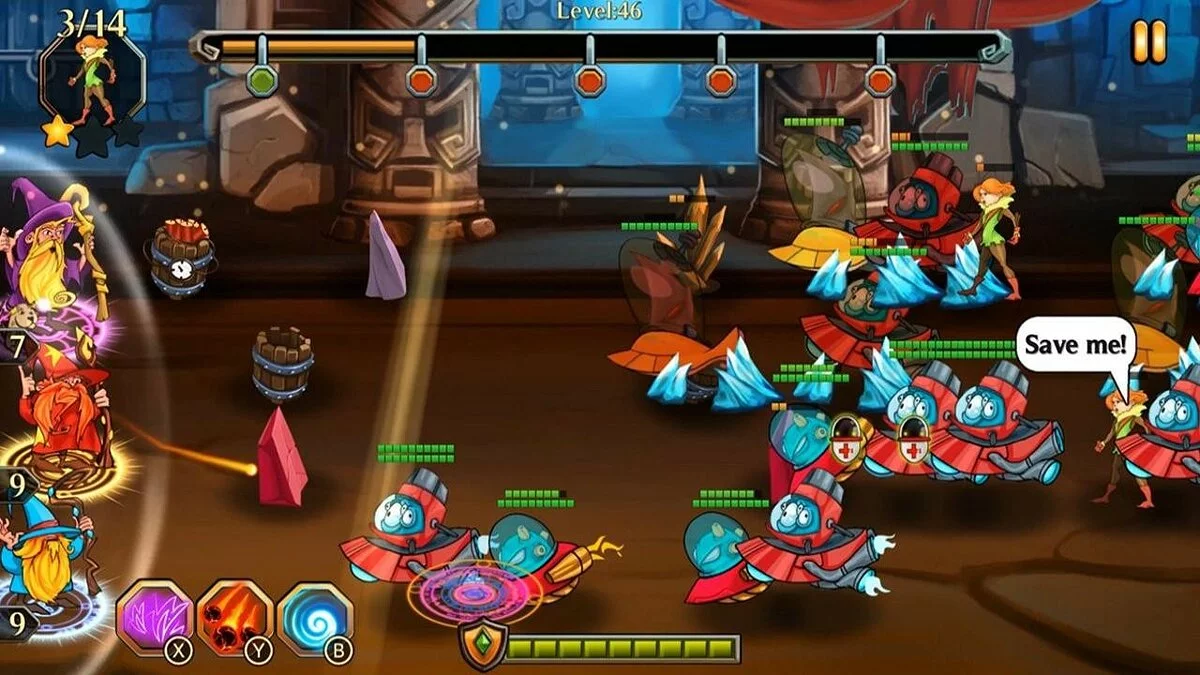Activate the purple crystal spikes spell
Viewport: 1200px width, 675px height.
pos(154,618)
